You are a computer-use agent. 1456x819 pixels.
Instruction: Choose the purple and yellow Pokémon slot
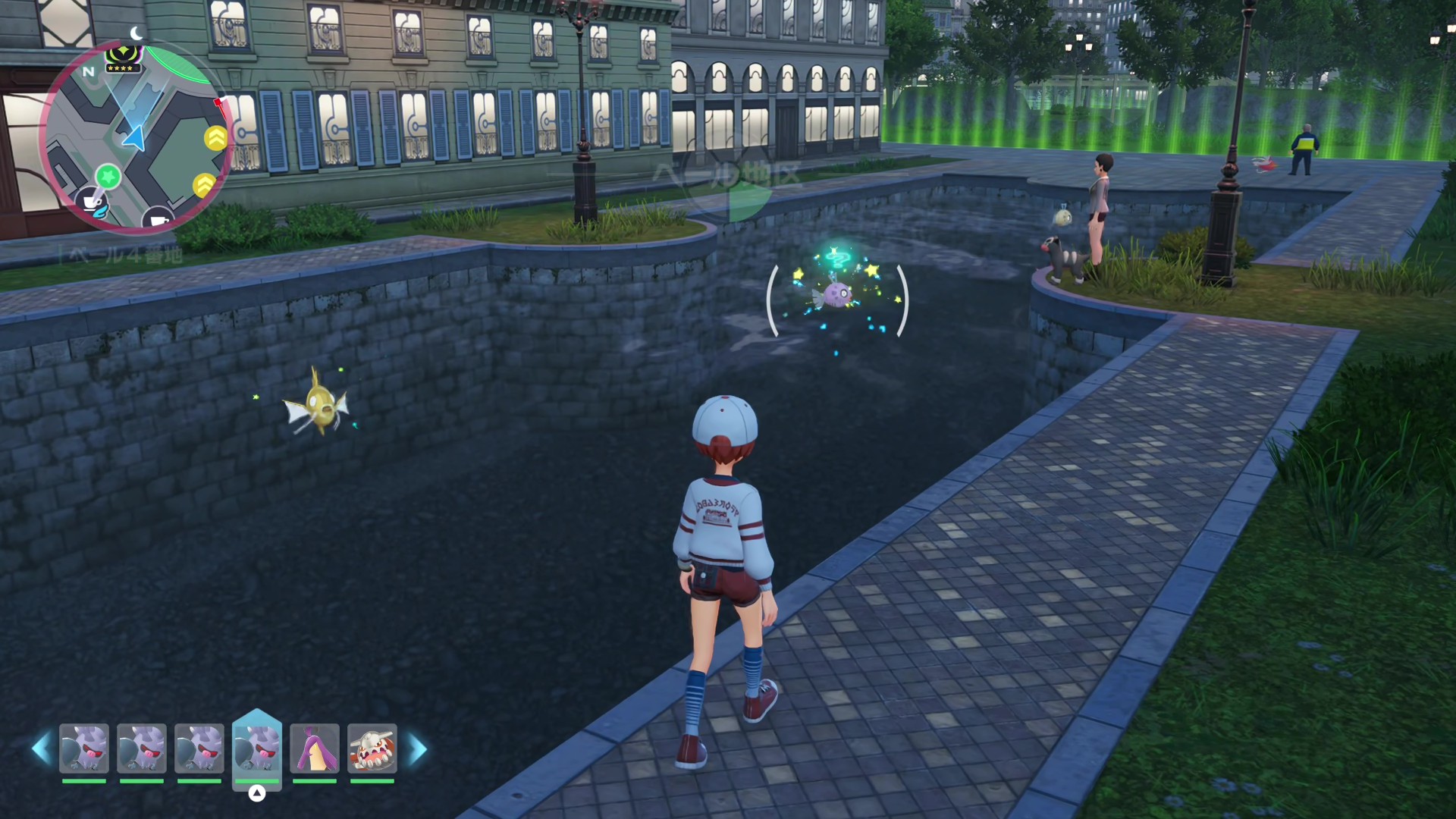[x=315, y=749]
